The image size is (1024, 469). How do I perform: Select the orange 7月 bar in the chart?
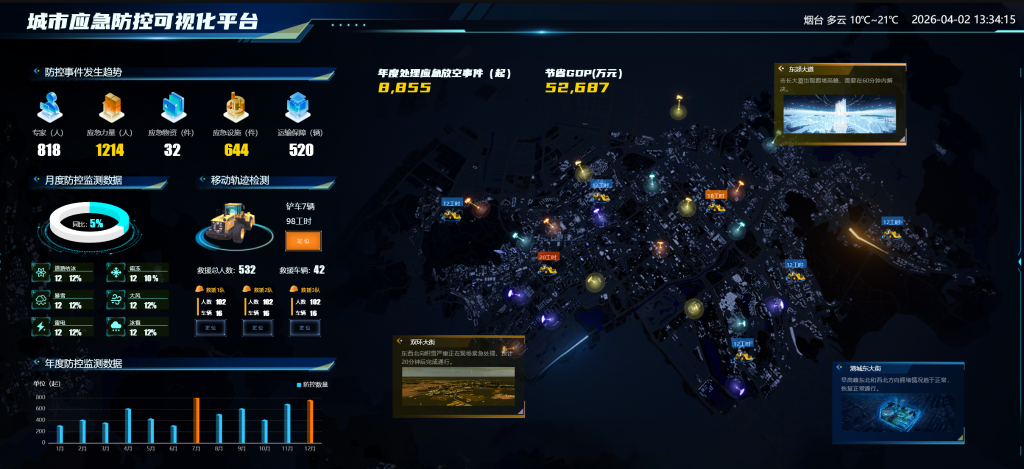tap(196, 421)
